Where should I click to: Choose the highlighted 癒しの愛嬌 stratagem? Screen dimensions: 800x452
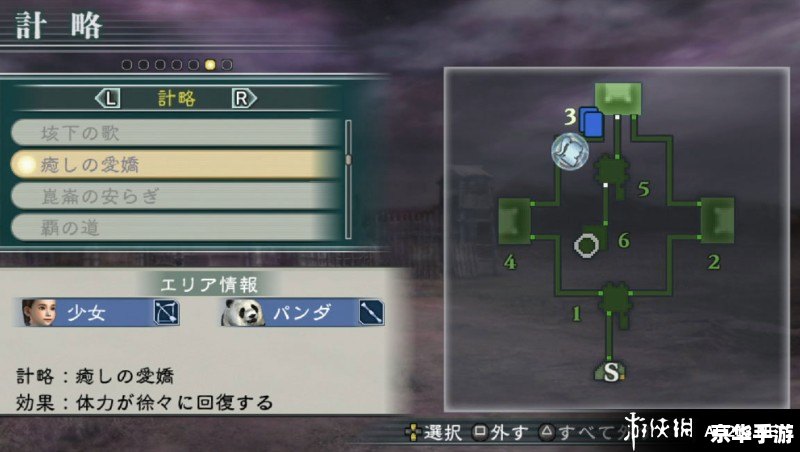(x=175, y=163)
